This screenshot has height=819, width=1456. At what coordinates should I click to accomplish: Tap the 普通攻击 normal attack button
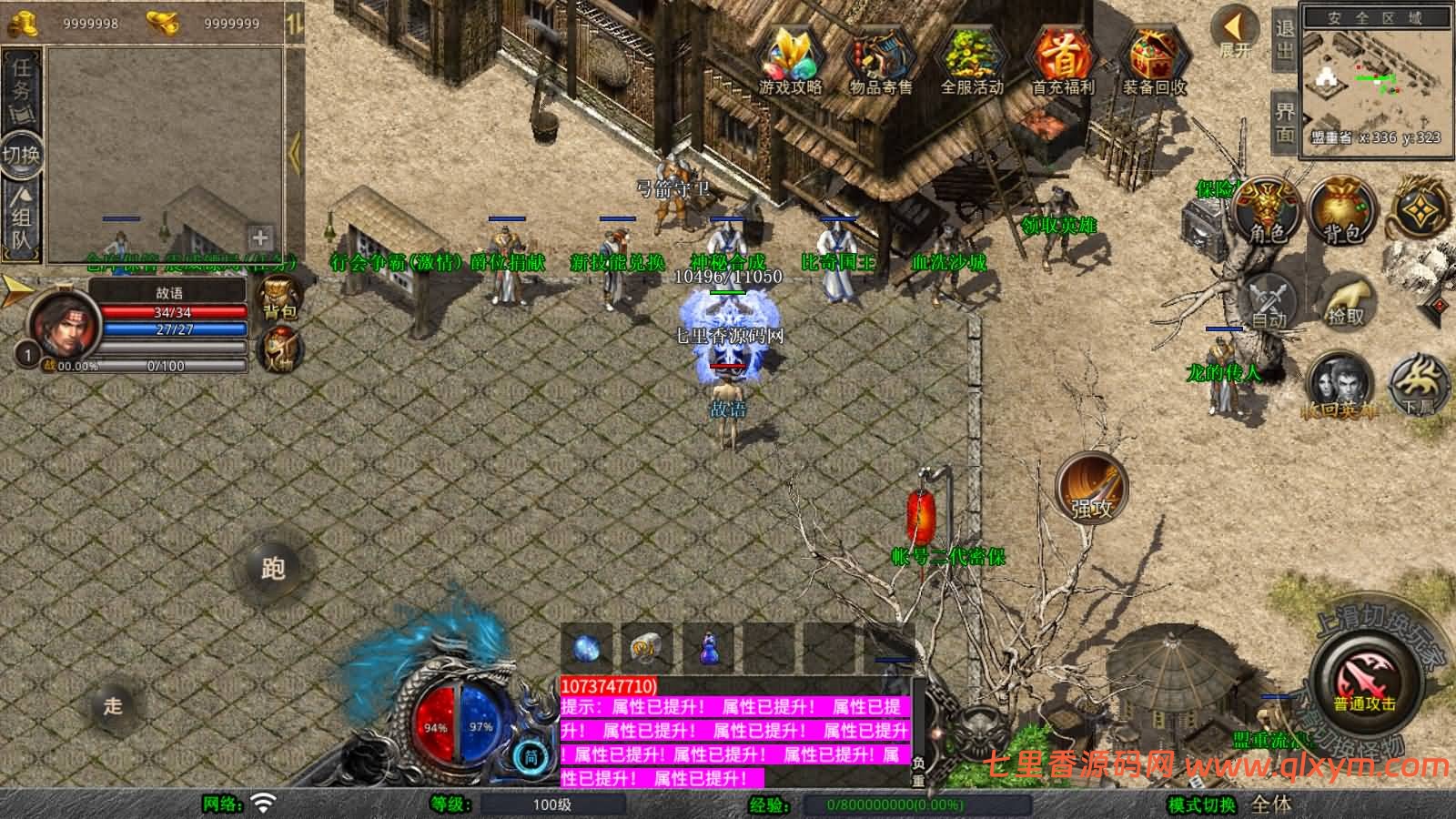pos(1364,684)
